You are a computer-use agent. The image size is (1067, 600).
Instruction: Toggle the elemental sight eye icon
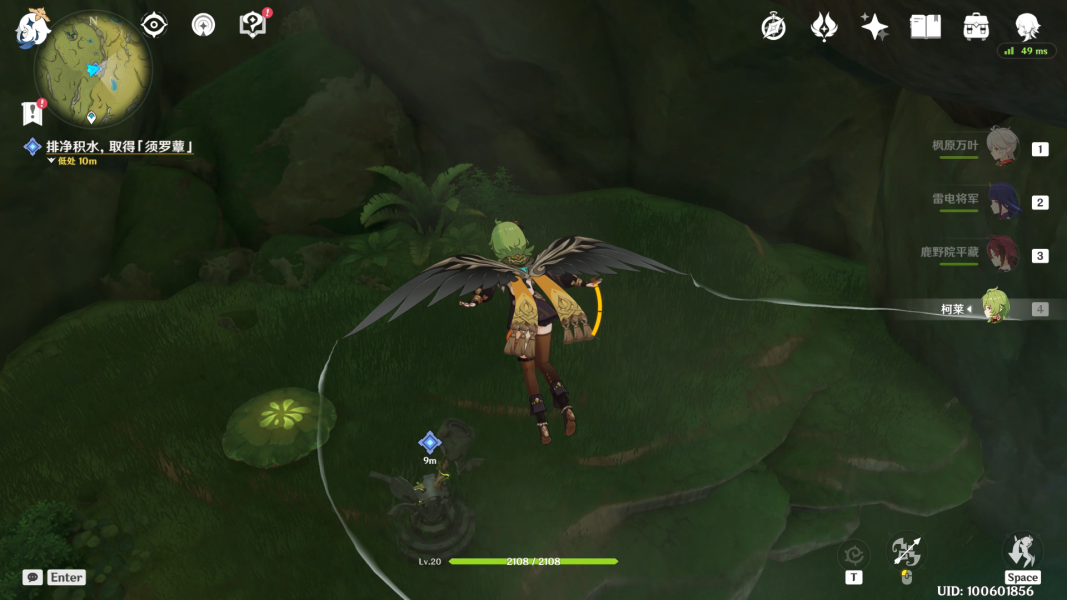[x=154, y=25]
